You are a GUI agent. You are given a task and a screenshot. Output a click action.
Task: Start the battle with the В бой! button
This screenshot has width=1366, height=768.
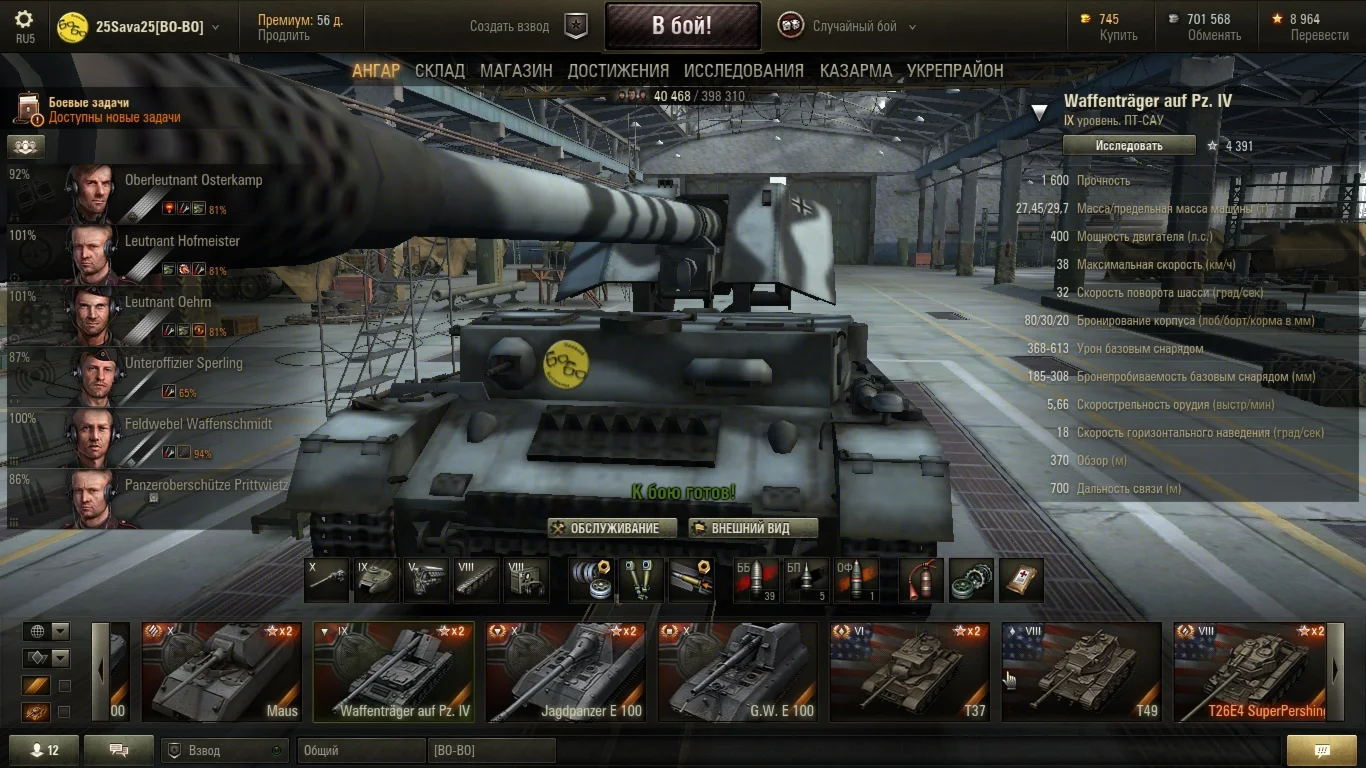682,26
